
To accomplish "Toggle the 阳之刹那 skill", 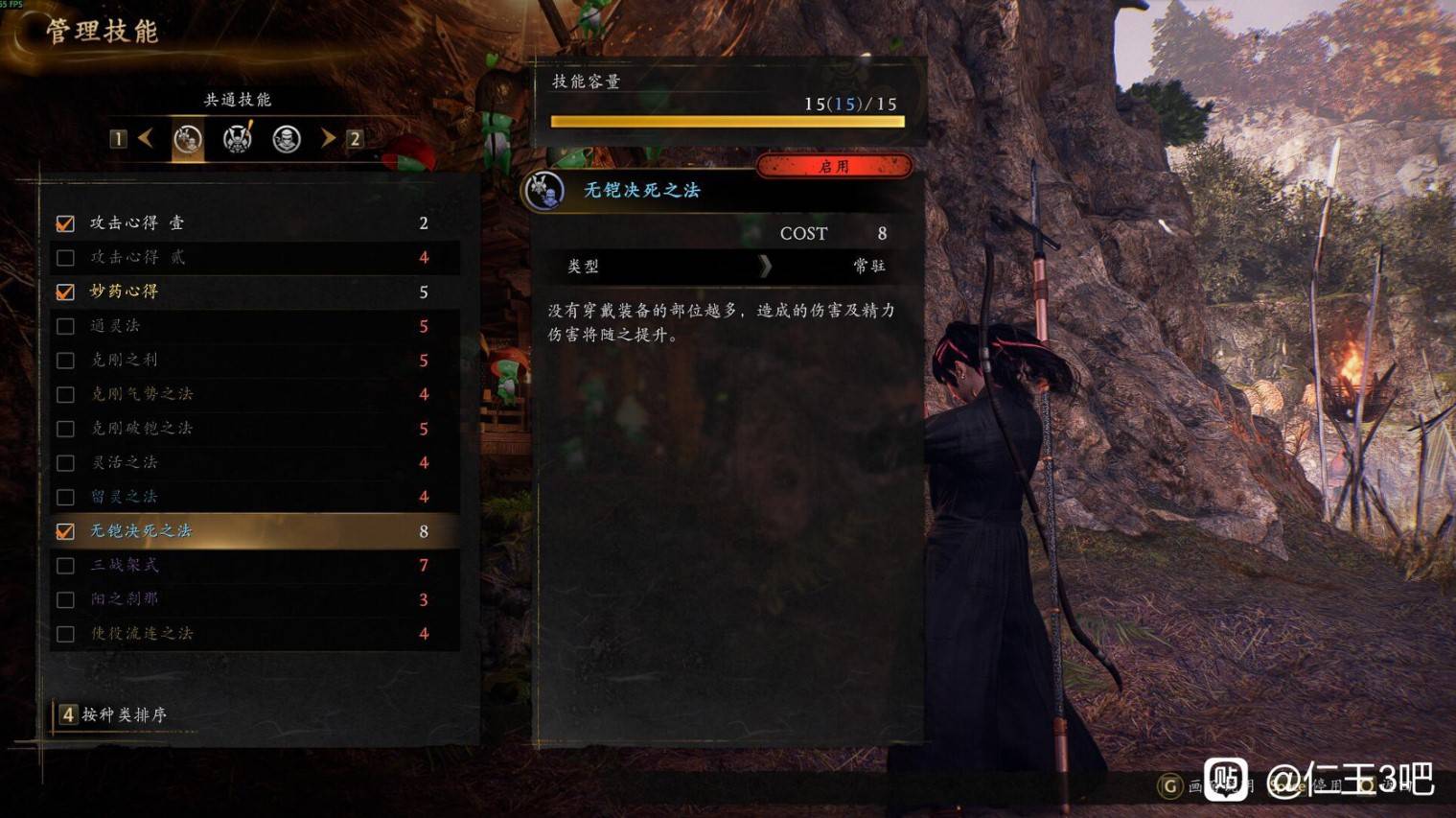I will pos(65,600).
